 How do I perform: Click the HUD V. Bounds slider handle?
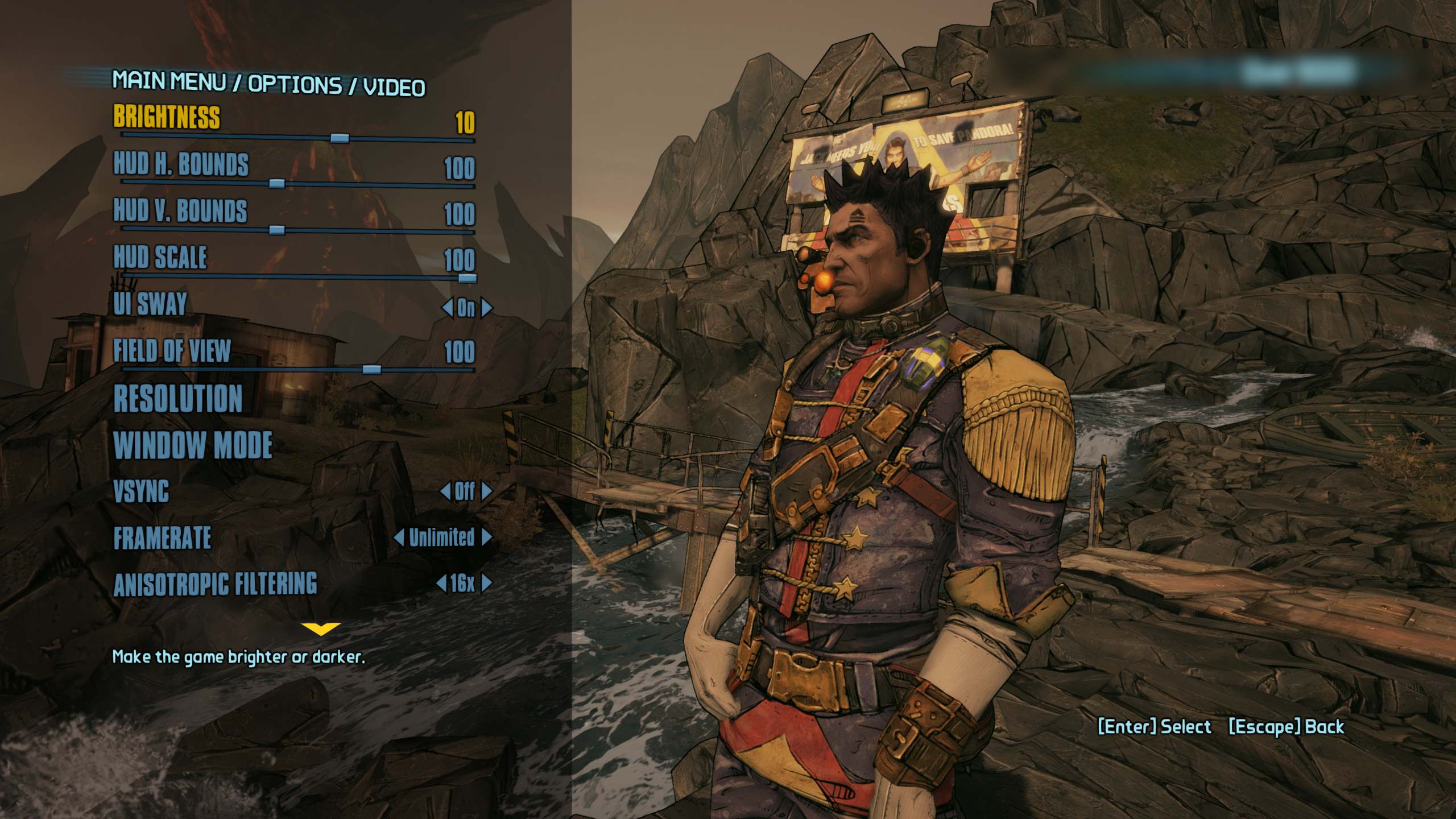click(x=276, y=230)
